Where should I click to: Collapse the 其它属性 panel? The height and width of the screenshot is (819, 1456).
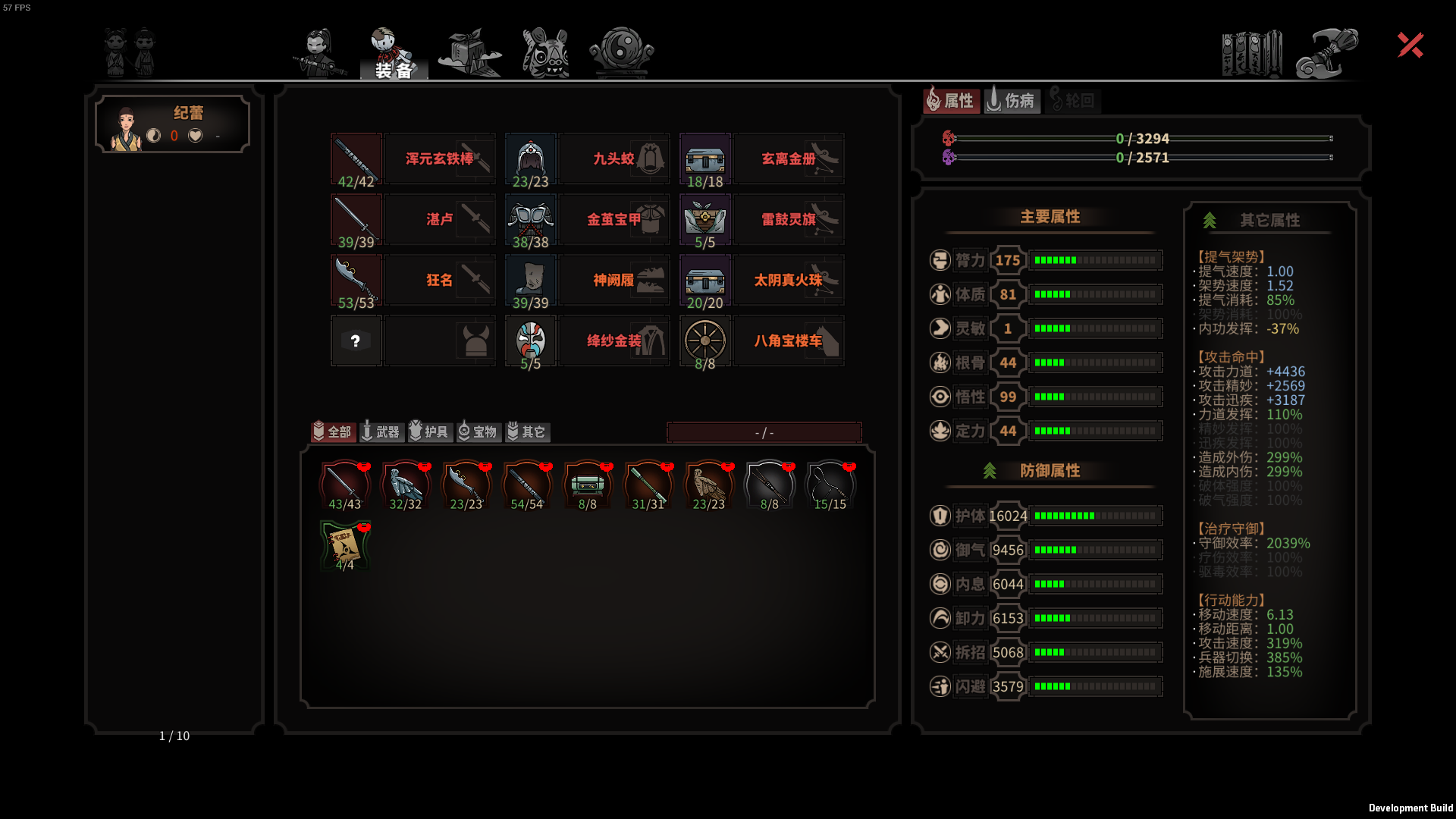click(x=1270, y=221)
